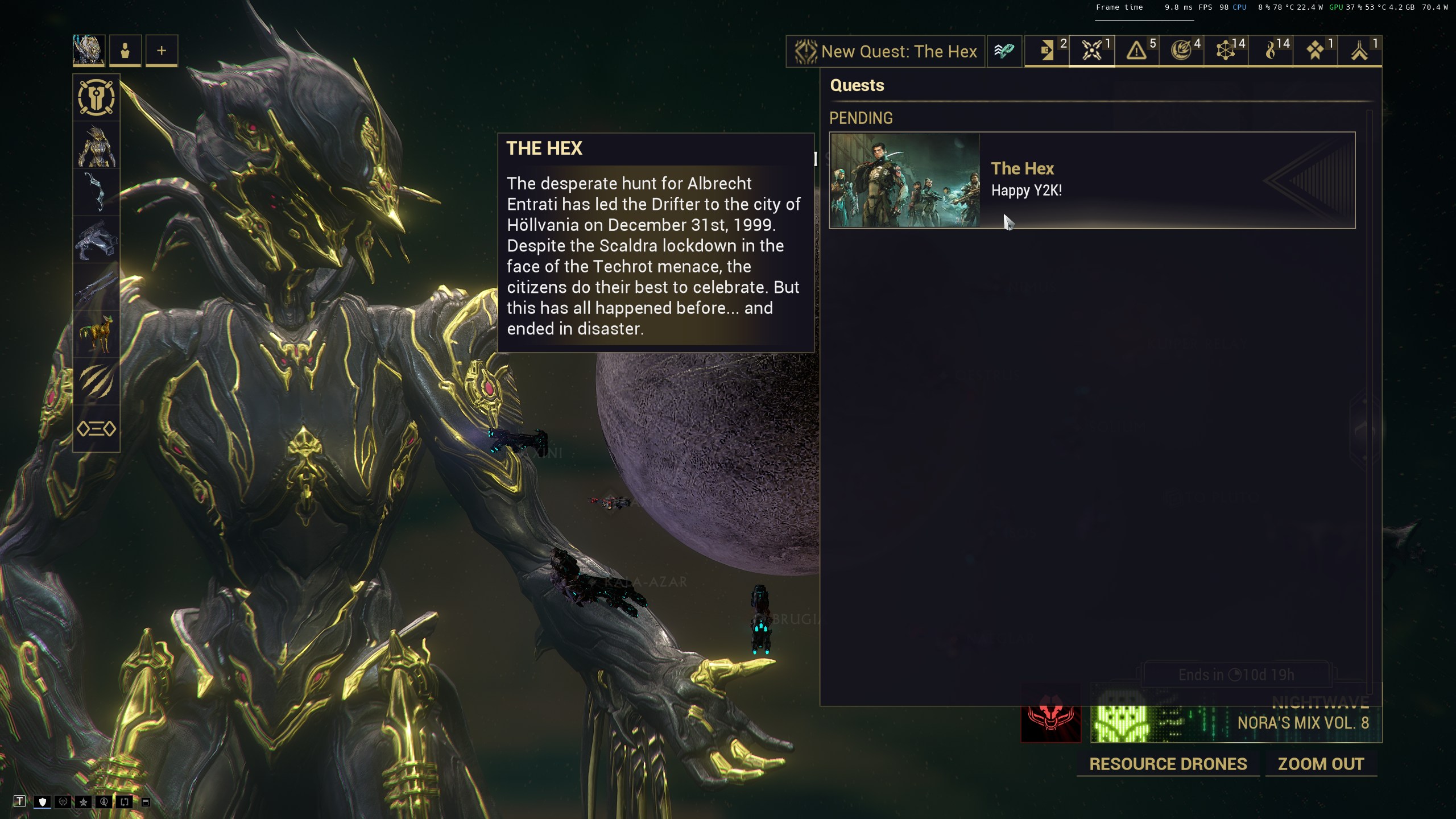This screenshot has width=1456, height=819.
Task: Switch to the flame icon tab
Action: coord(1271,51)
